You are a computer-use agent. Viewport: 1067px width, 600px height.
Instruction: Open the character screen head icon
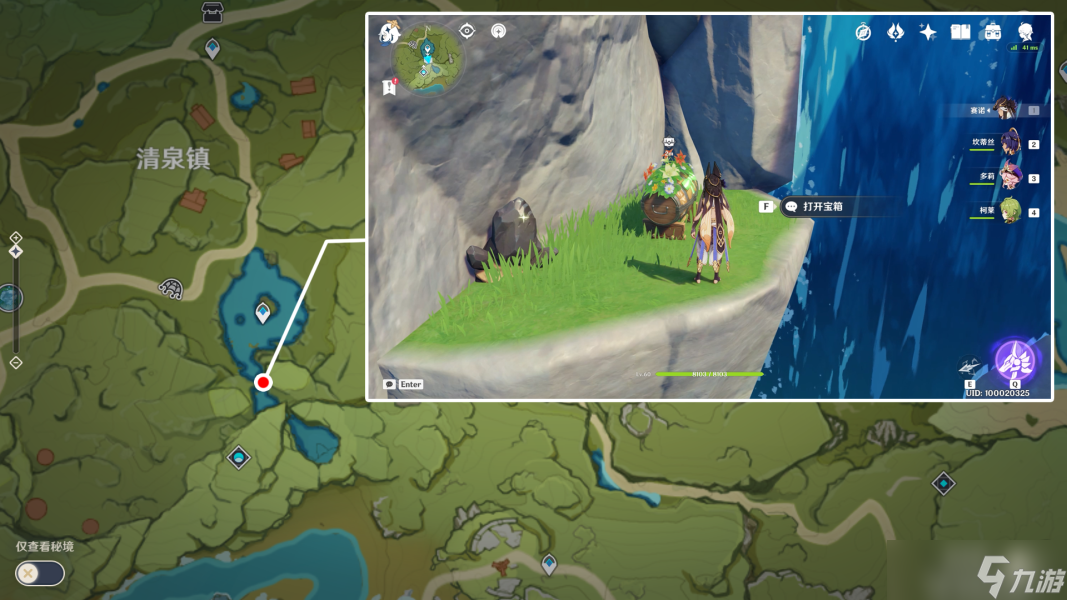[1025, 32]
